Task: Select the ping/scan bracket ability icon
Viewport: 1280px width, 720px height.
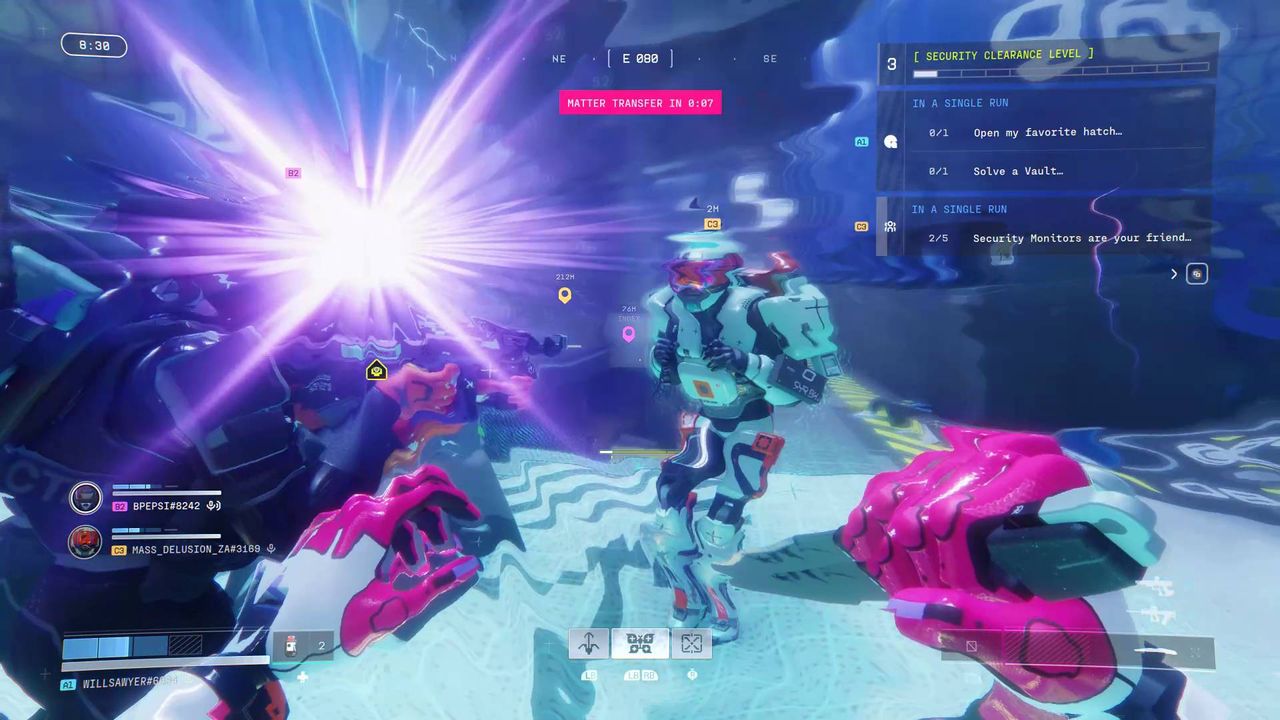Action: coord(691,643)
